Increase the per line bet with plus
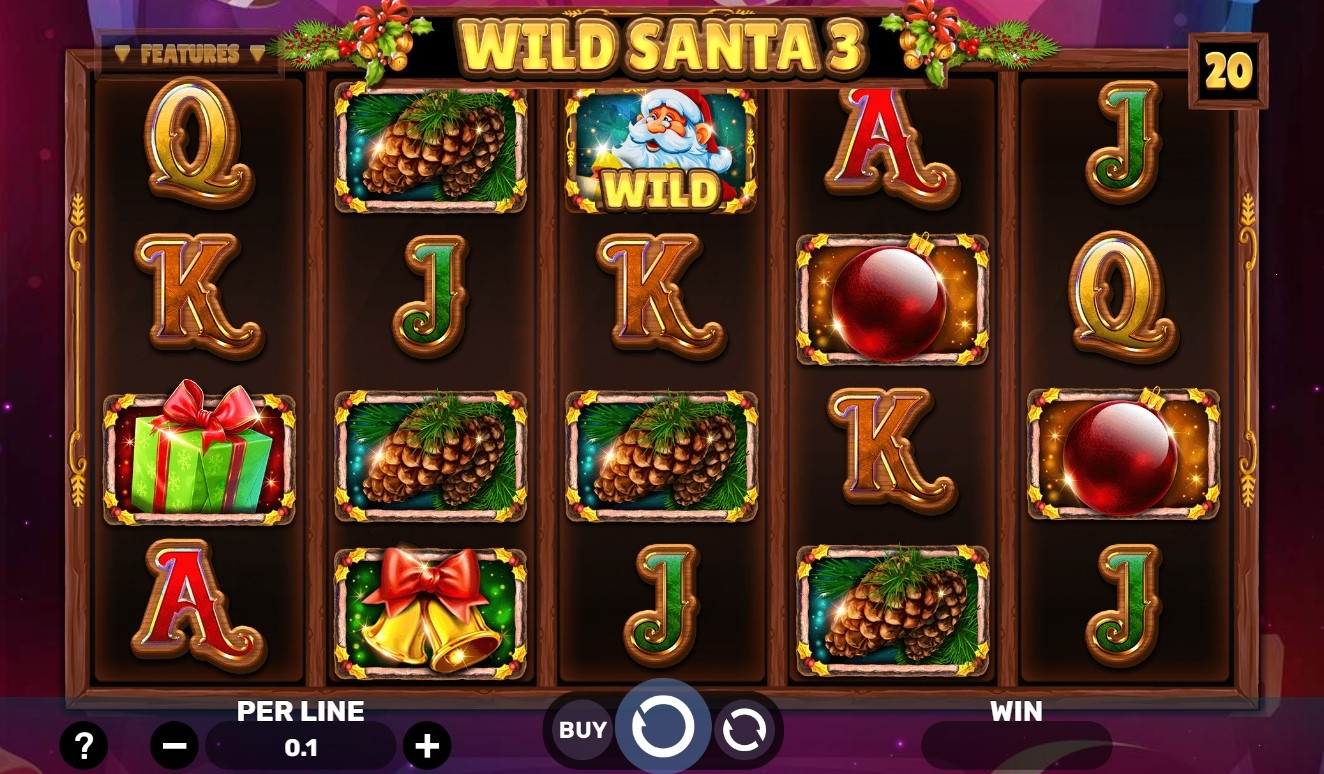Screen dimensions: 1324x774 [427, 745]
